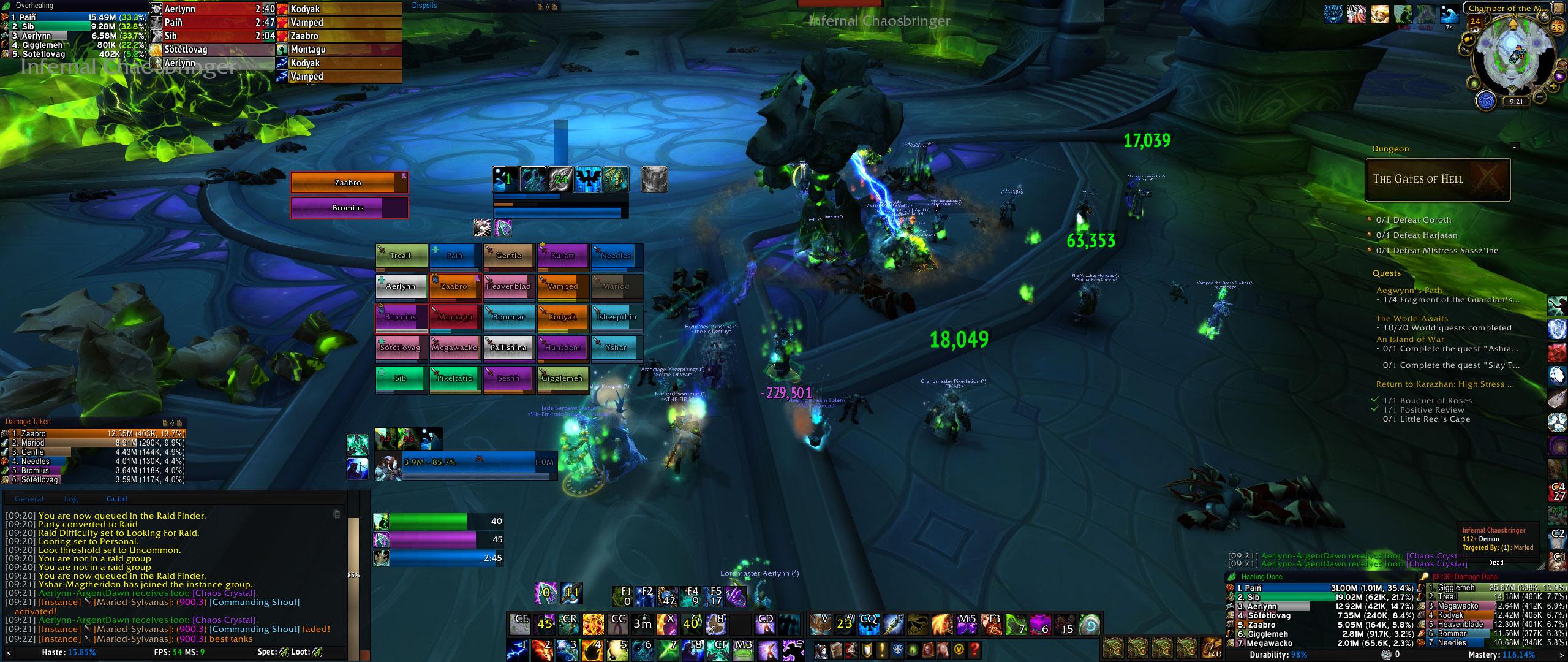The width and height of the screenshot is (1568, 662).
Task: Open The Gates of Hell dungeon banner
Action: pyautogui.click(x=1438, y=179)
